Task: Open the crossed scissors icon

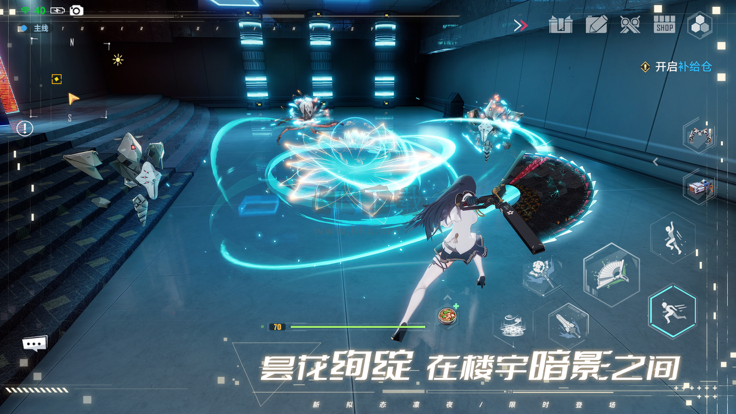Action: click(630, 24)
